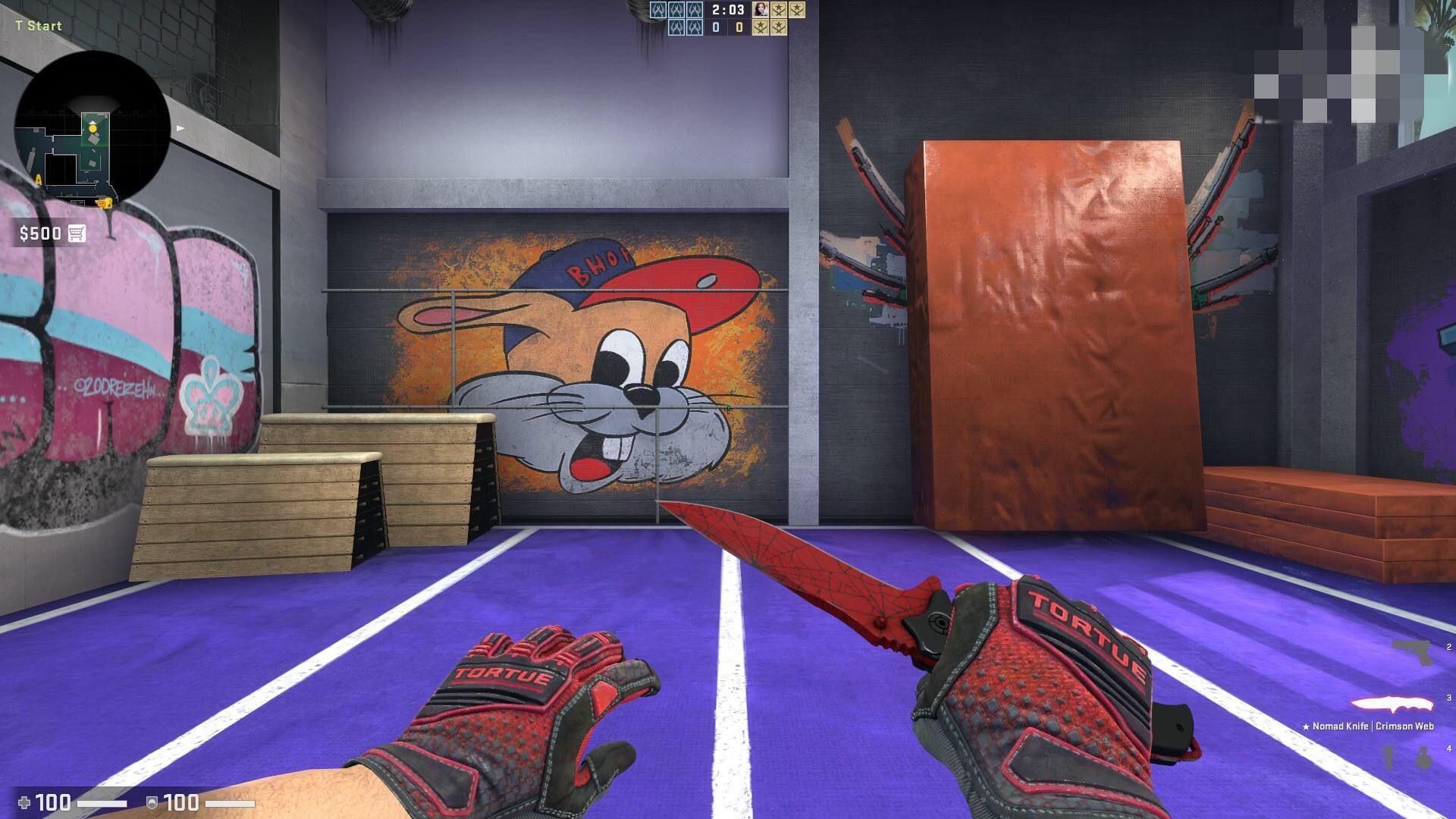Open the player avatar portrait in the scoreboard

[x=760, y=9]
